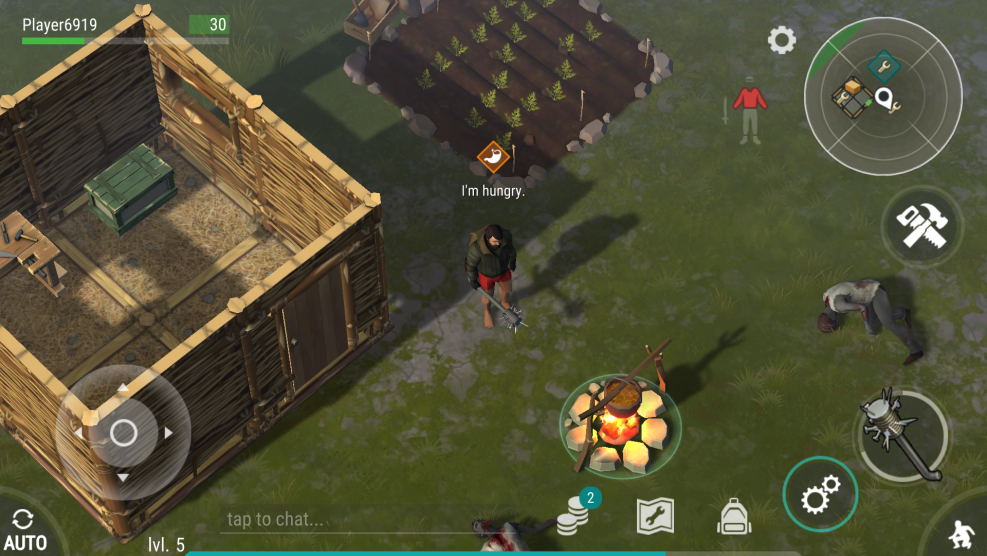Toggle the AUTO mode button
The height and width of the screenshot is (556, 987).
pos(24,530)
